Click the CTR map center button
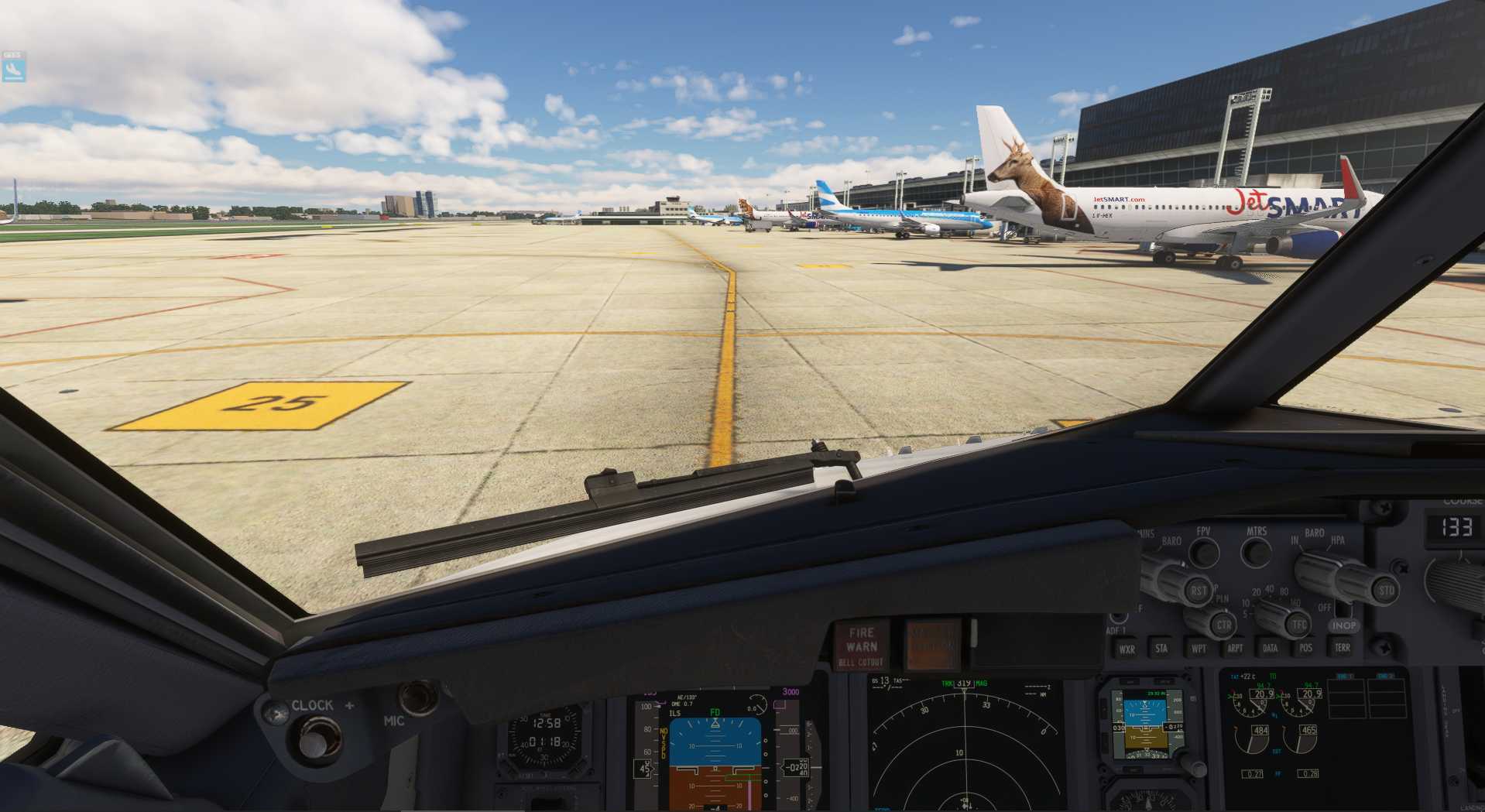 point(1224,625)
